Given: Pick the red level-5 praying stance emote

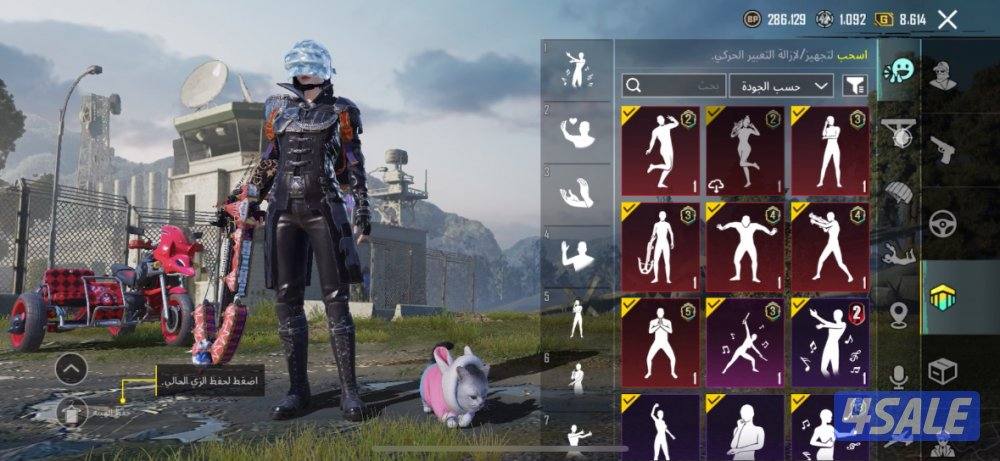Looking at the screenshot, I should coord(661,342).
